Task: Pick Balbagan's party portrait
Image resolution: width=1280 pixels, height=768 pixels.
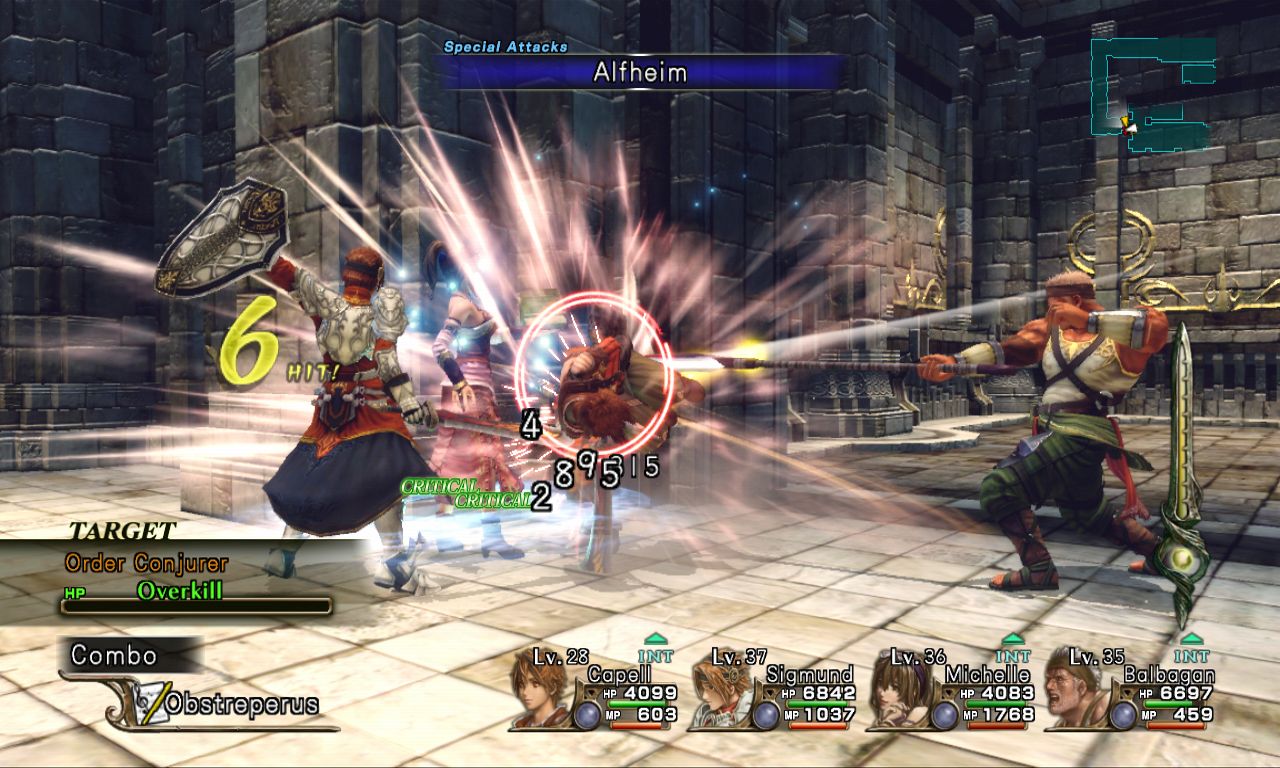Action: click(x=1073, y=692)
